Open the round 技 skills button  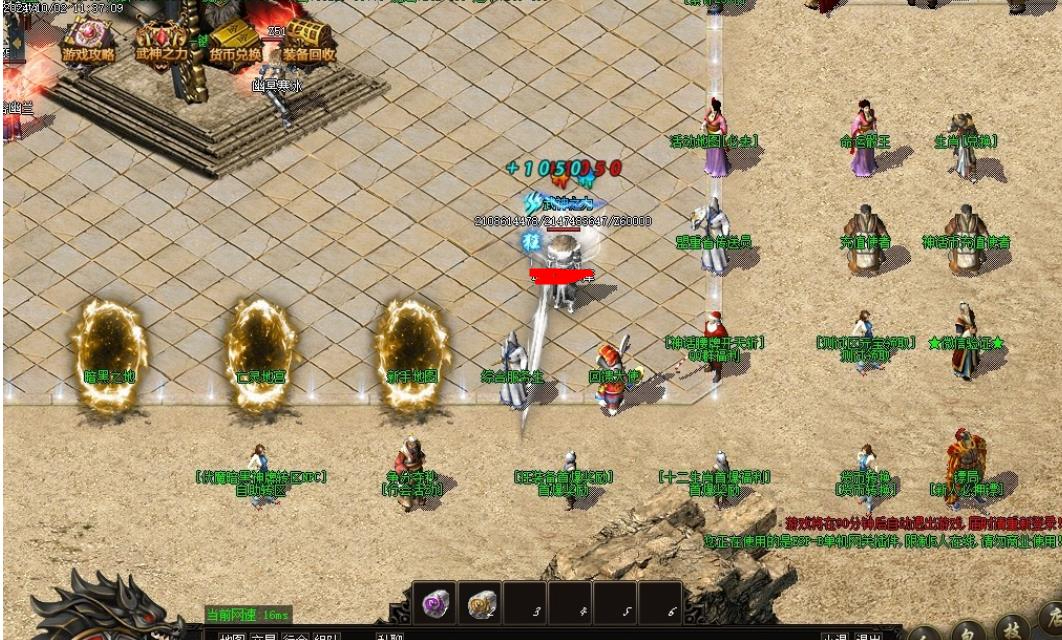coord(1014,630)
